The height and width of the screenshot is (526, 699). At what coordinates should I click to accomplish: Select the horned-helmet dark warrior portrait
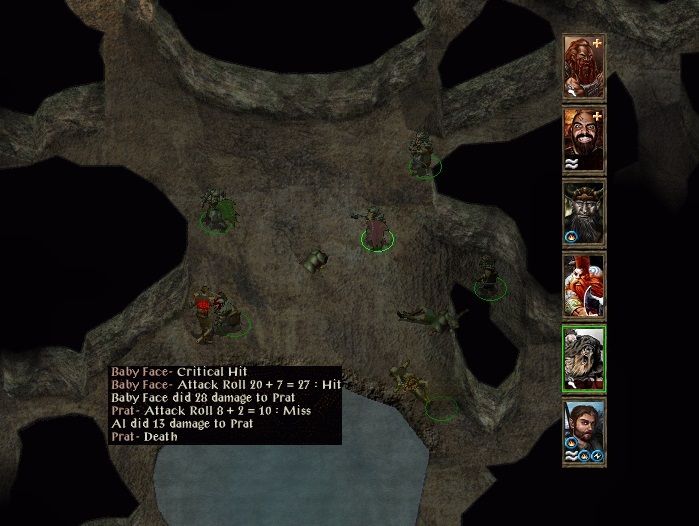pyautogui.click(x=585, y=212)
